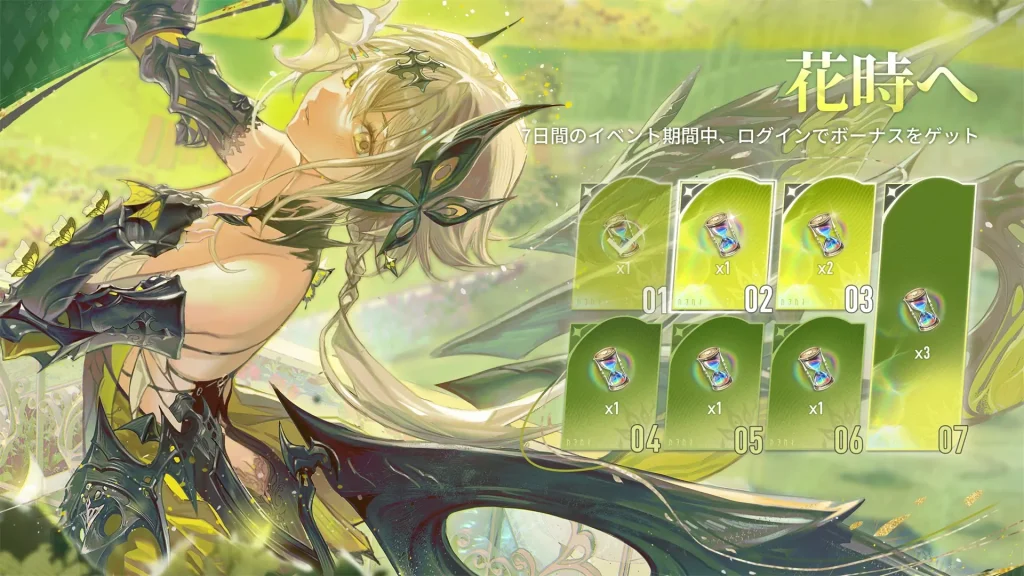This screenshot has width=1024, height=576.
Task: Pick the day 06 hourglass reward card
Action: 816,381
